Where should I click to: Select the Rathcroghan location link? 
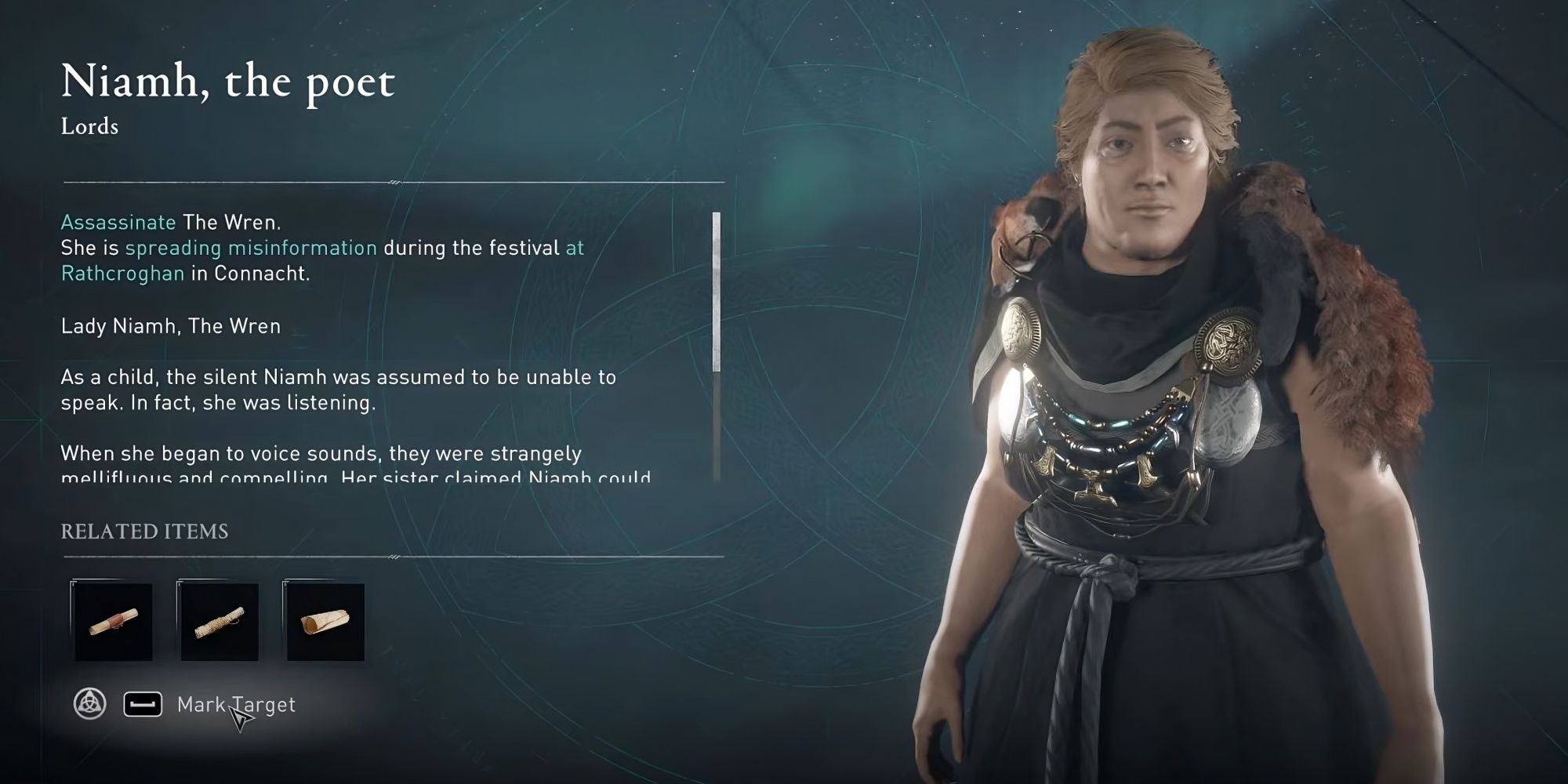(x=122, y=274)
